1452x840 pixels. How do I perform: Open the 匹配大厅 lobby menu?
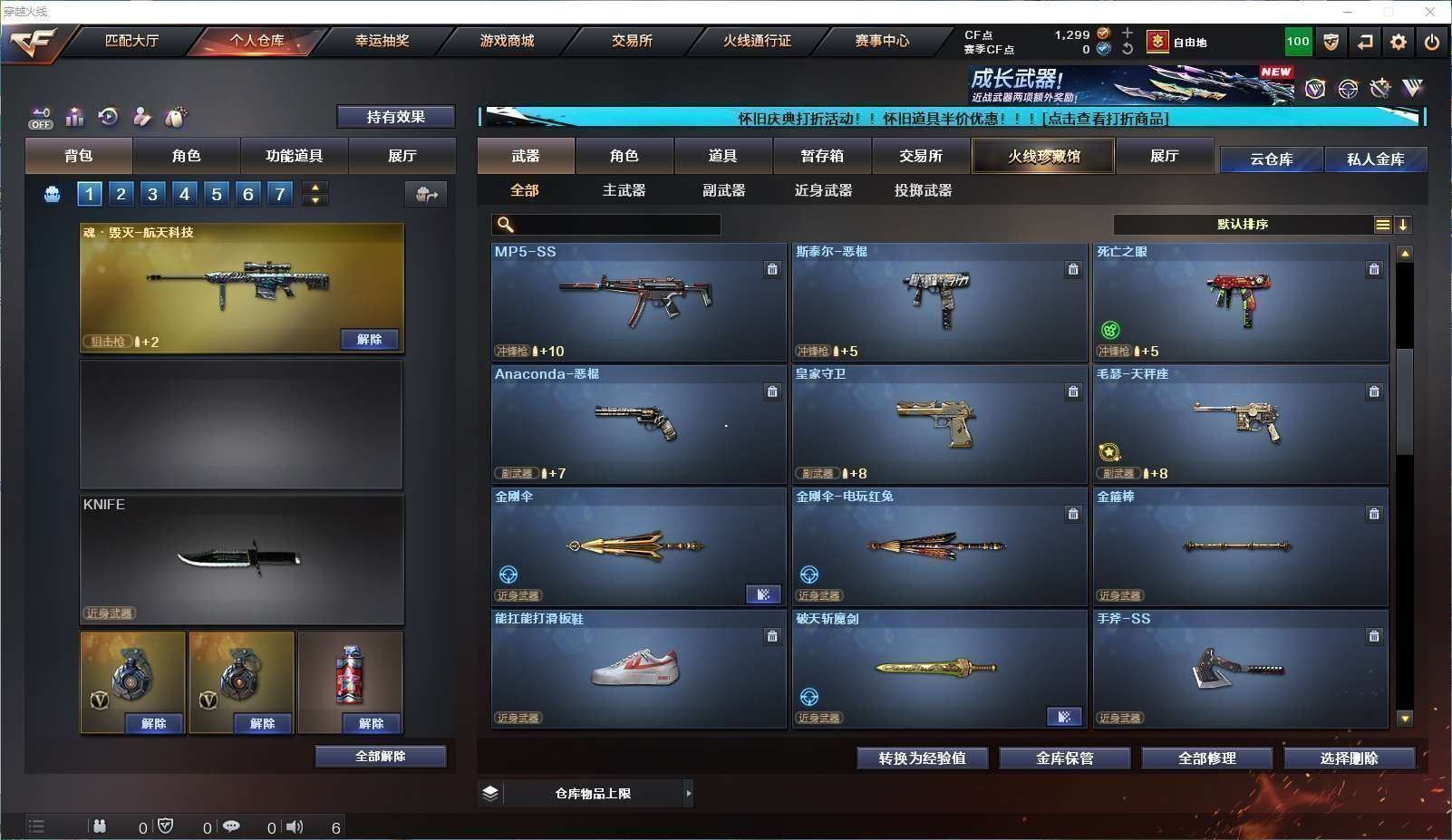[x=132, y=41]
